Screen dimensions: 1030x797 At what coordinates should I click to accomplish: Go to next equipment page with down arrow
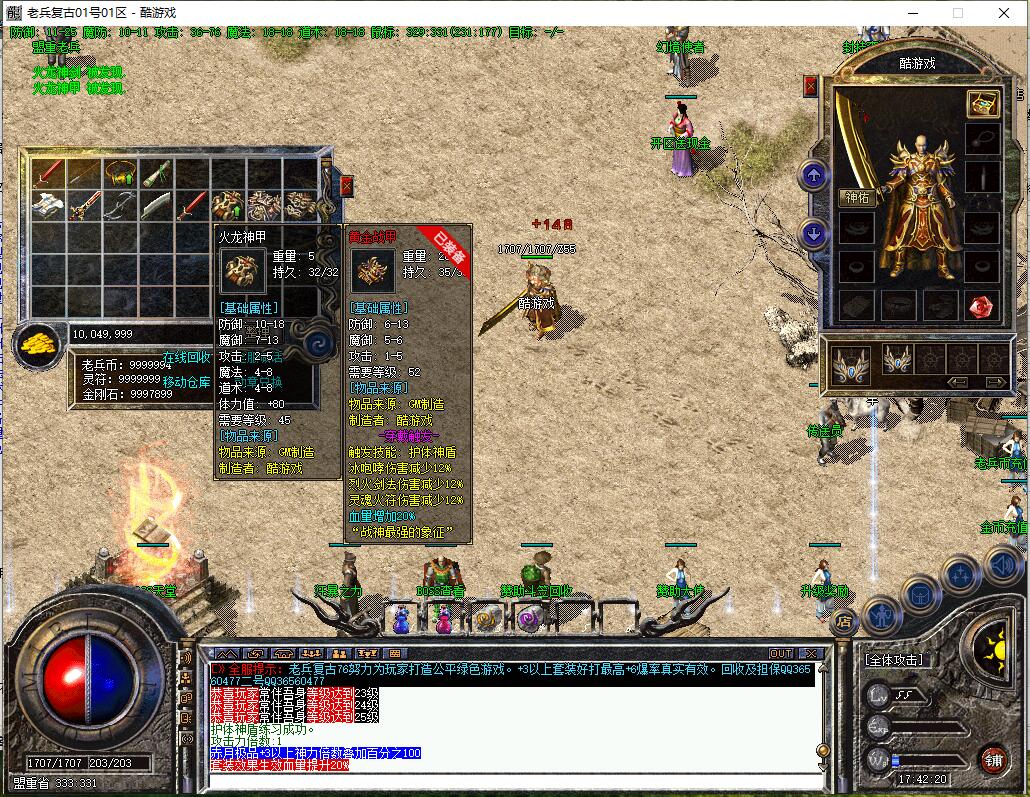814,234
